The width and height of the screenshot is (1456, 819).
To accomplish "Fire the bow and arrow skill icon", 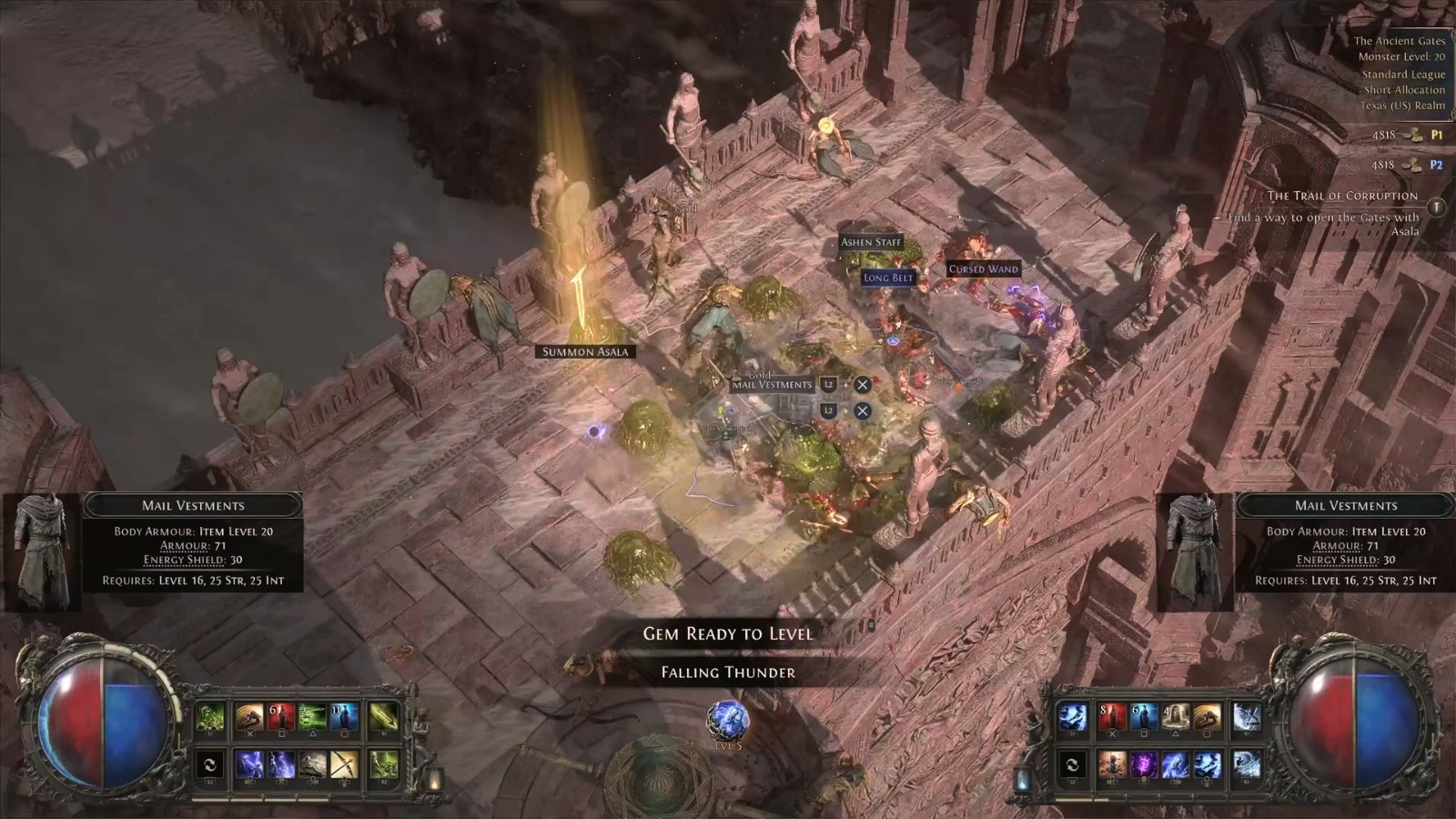I will [x=344, y=764].
